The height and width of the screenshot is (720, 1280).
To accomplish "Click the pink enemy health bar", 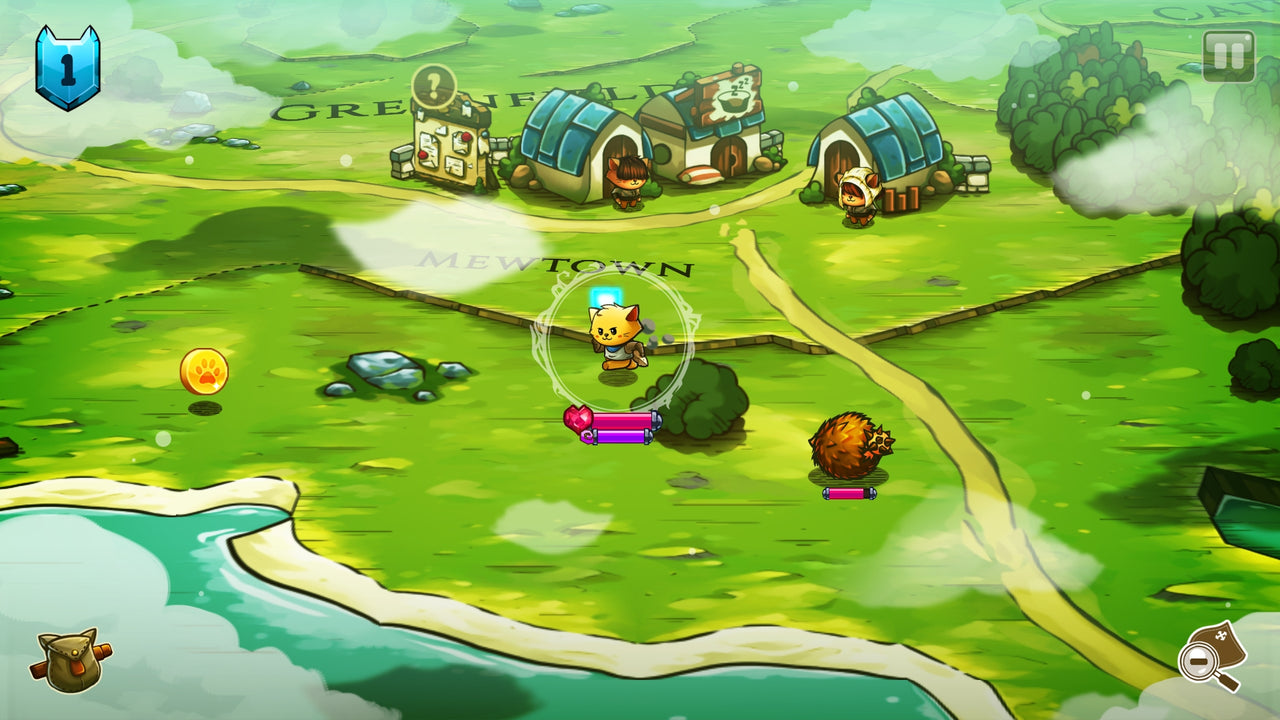I will click(x=849, y=493).
